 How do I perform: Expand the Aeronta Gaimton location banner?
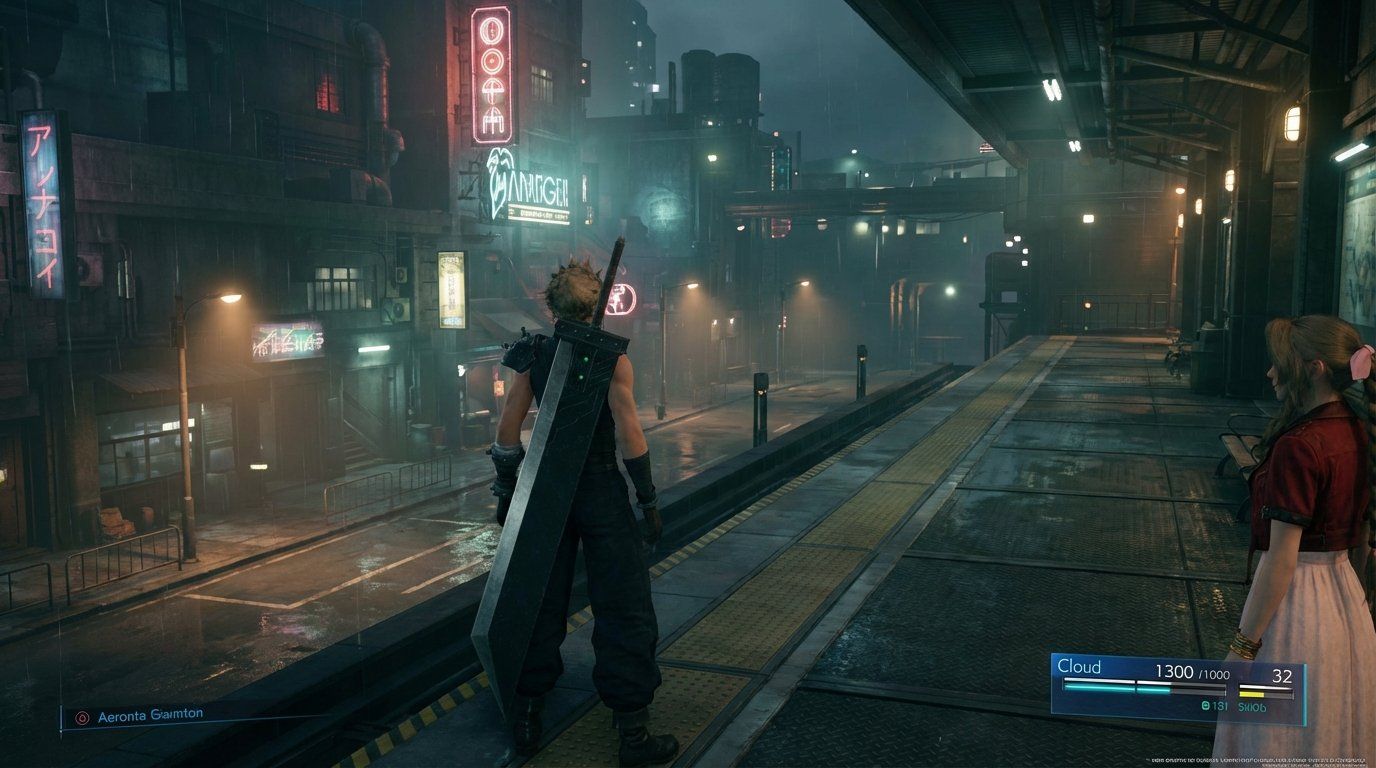(150, 716)
